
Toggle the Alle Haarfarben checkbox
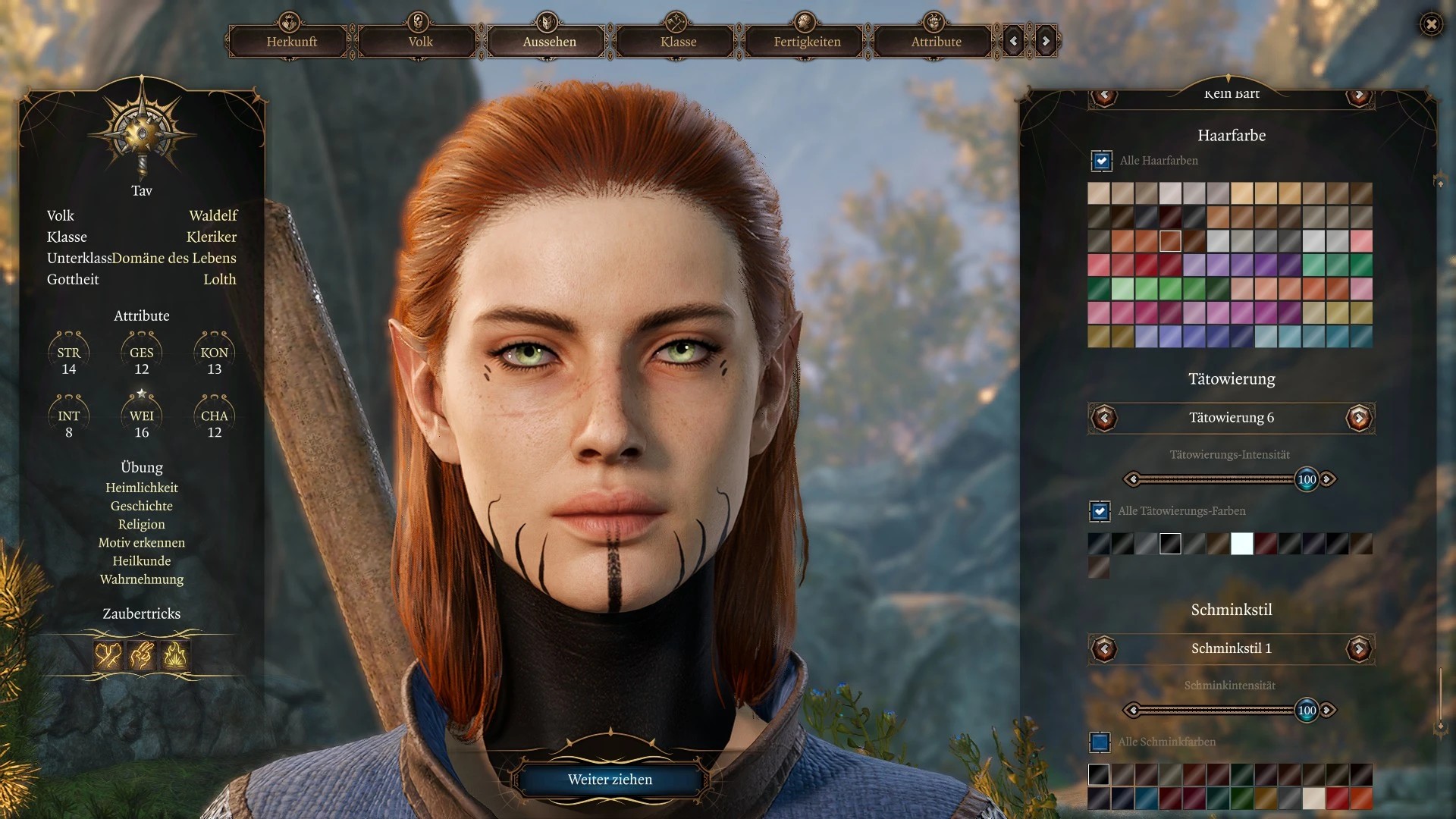point(1101,161)
